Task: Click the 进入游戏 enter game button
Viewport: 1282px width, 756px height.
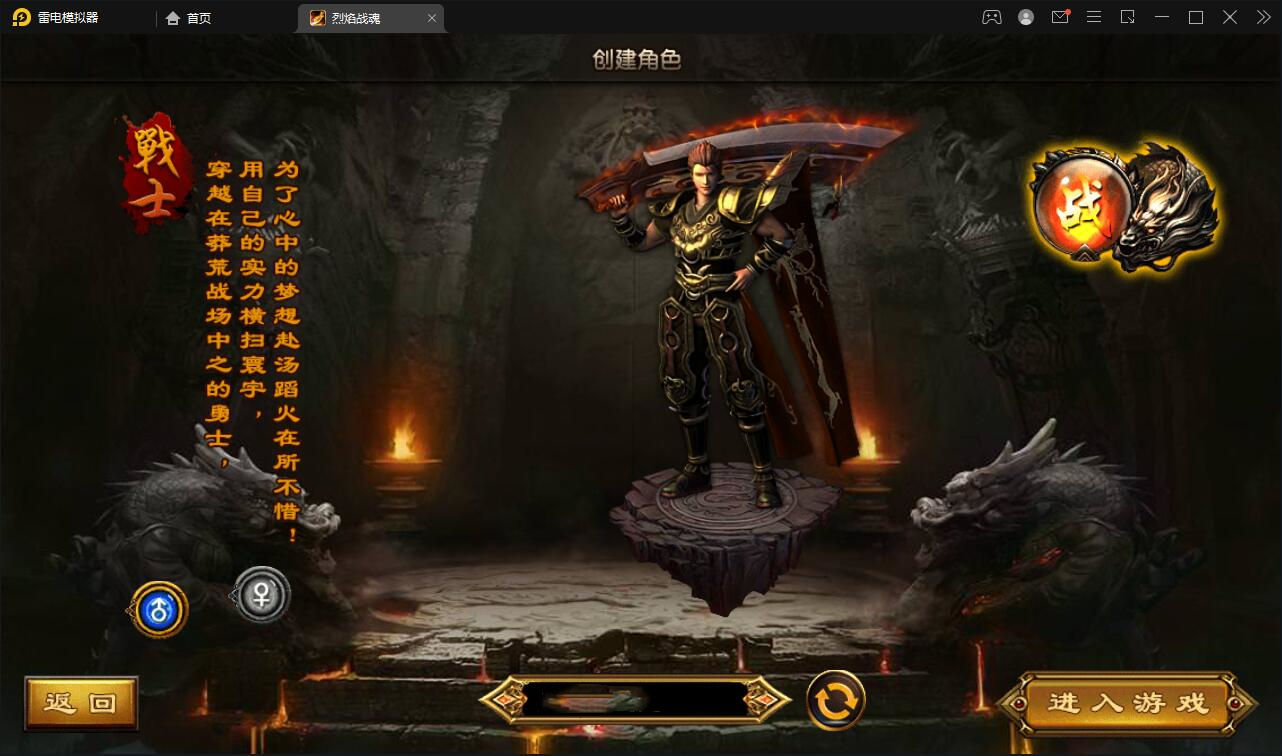Action: pyautogui.click(x=1126, y=703)
